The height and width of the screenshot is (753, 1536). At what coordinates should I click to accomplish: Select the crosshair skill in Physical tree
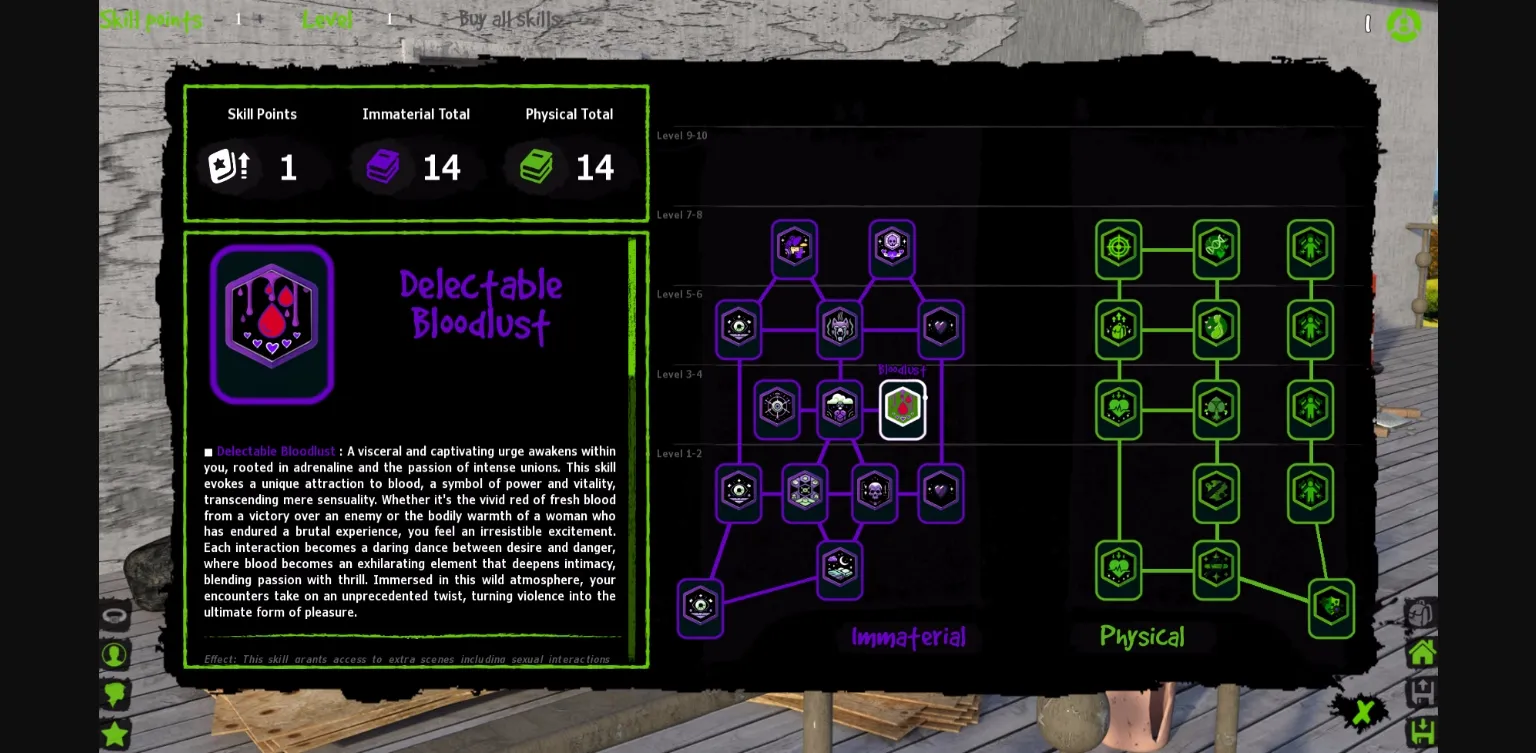coord(1118,249)
